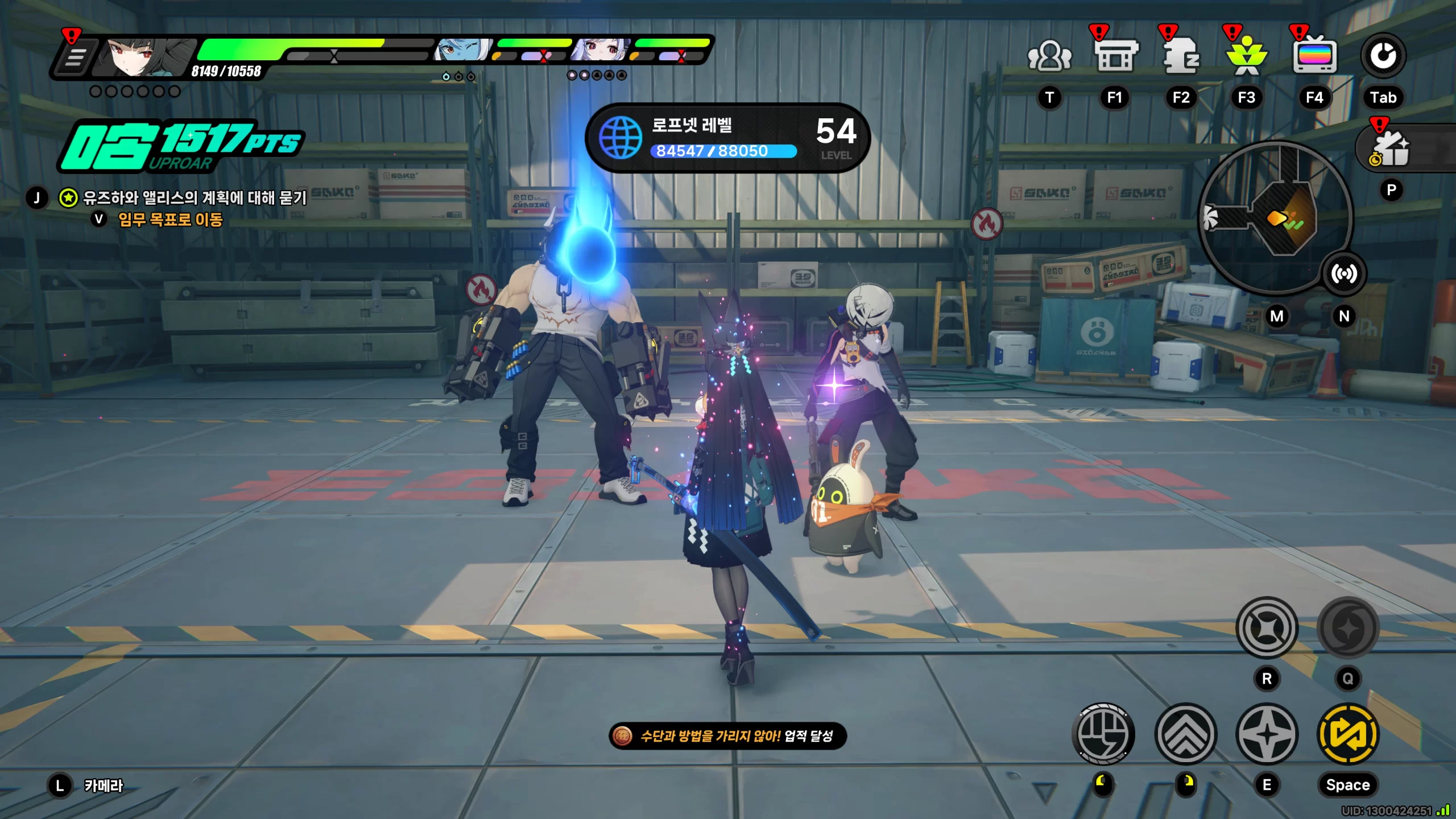The width and height of the screenshot is (1456, 819).
Task: Open the friends icon with three silhouettes
Action: (x=1049, y=57)
